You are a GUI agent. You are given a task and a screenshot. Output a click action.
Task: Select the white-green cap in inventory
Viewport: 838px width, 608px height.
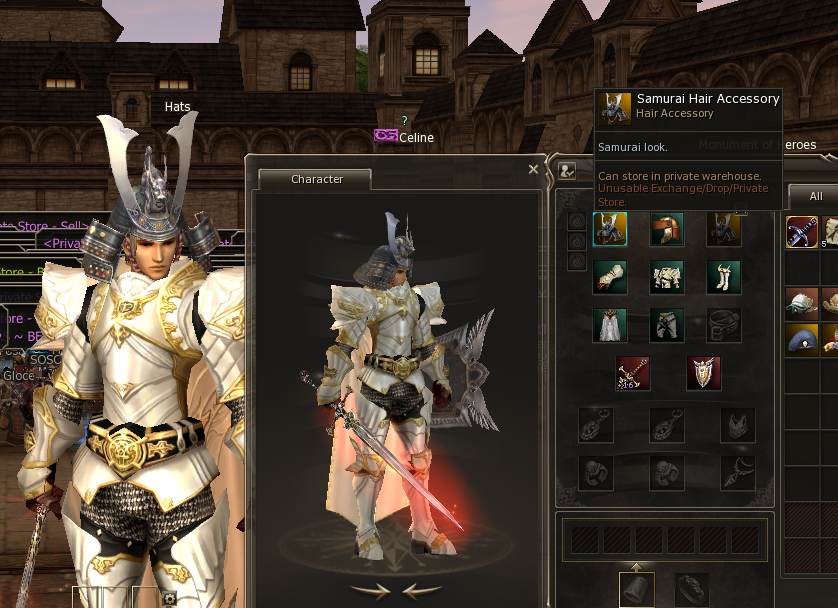coord(802,301)
